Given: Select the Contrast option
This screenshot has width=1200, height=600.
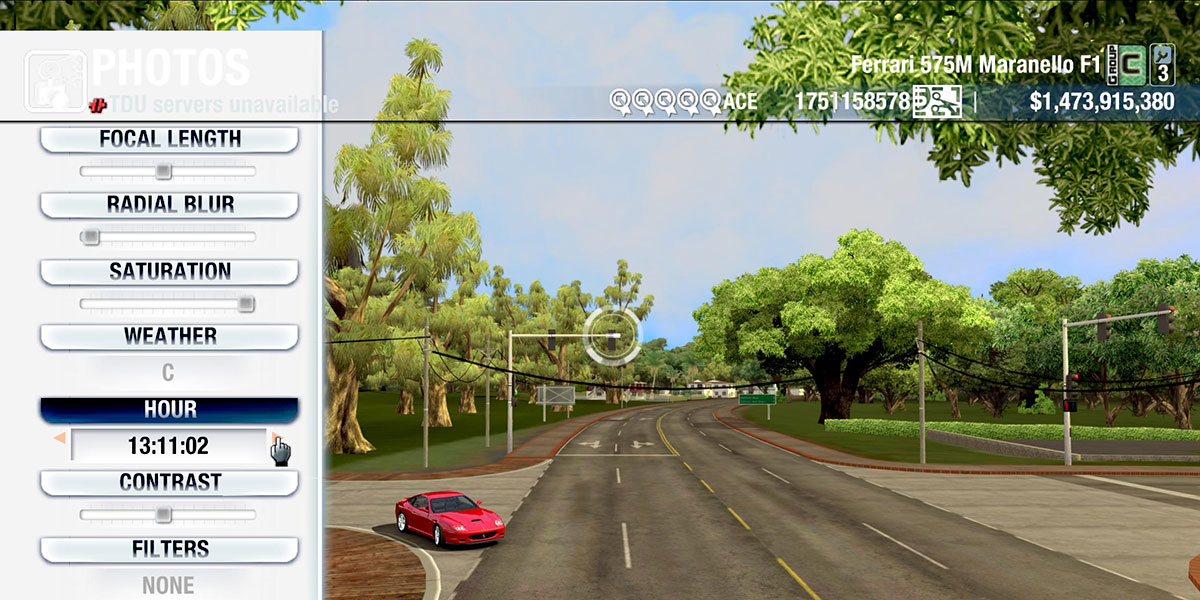Looking at the screenshot, I should point(169,482).
